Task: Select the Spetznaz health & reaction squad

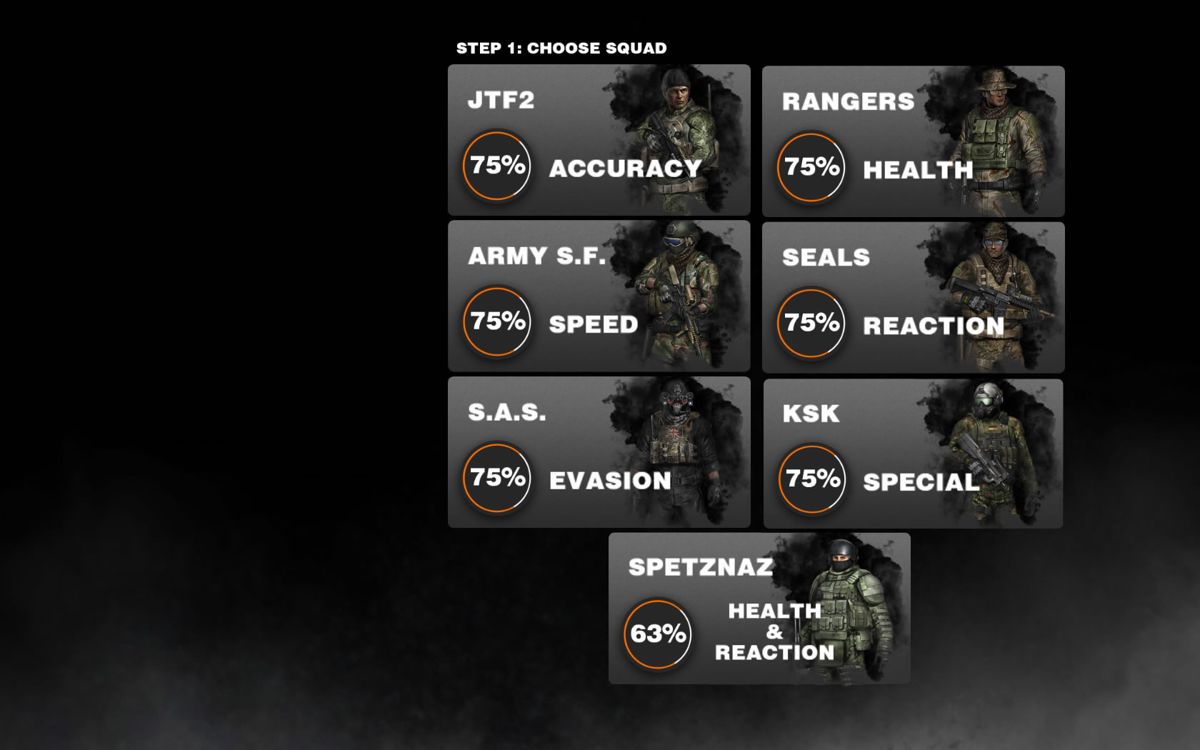Action: (759, 608)
